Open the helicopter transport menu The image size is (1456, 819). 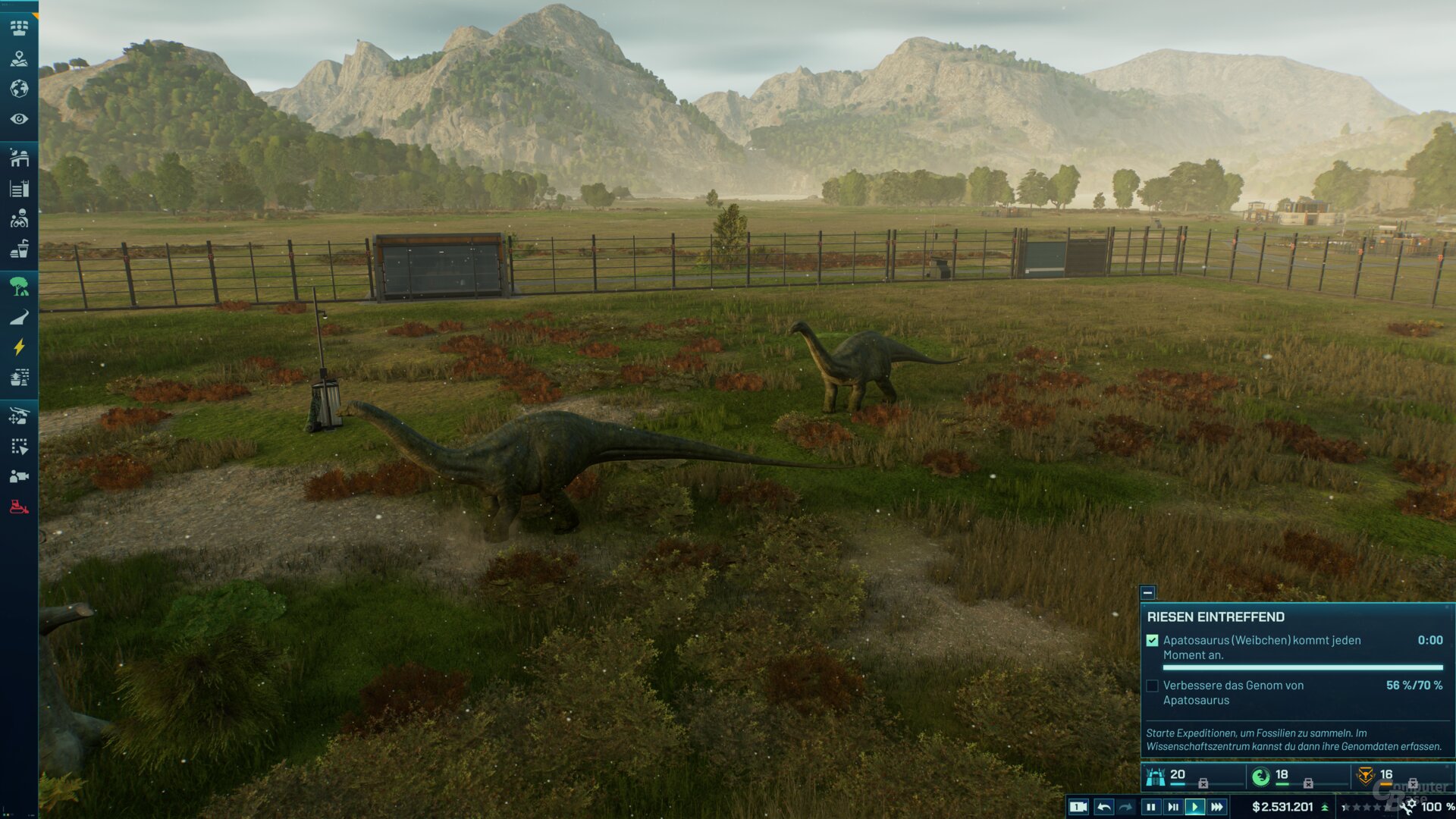tap(19, 416)
